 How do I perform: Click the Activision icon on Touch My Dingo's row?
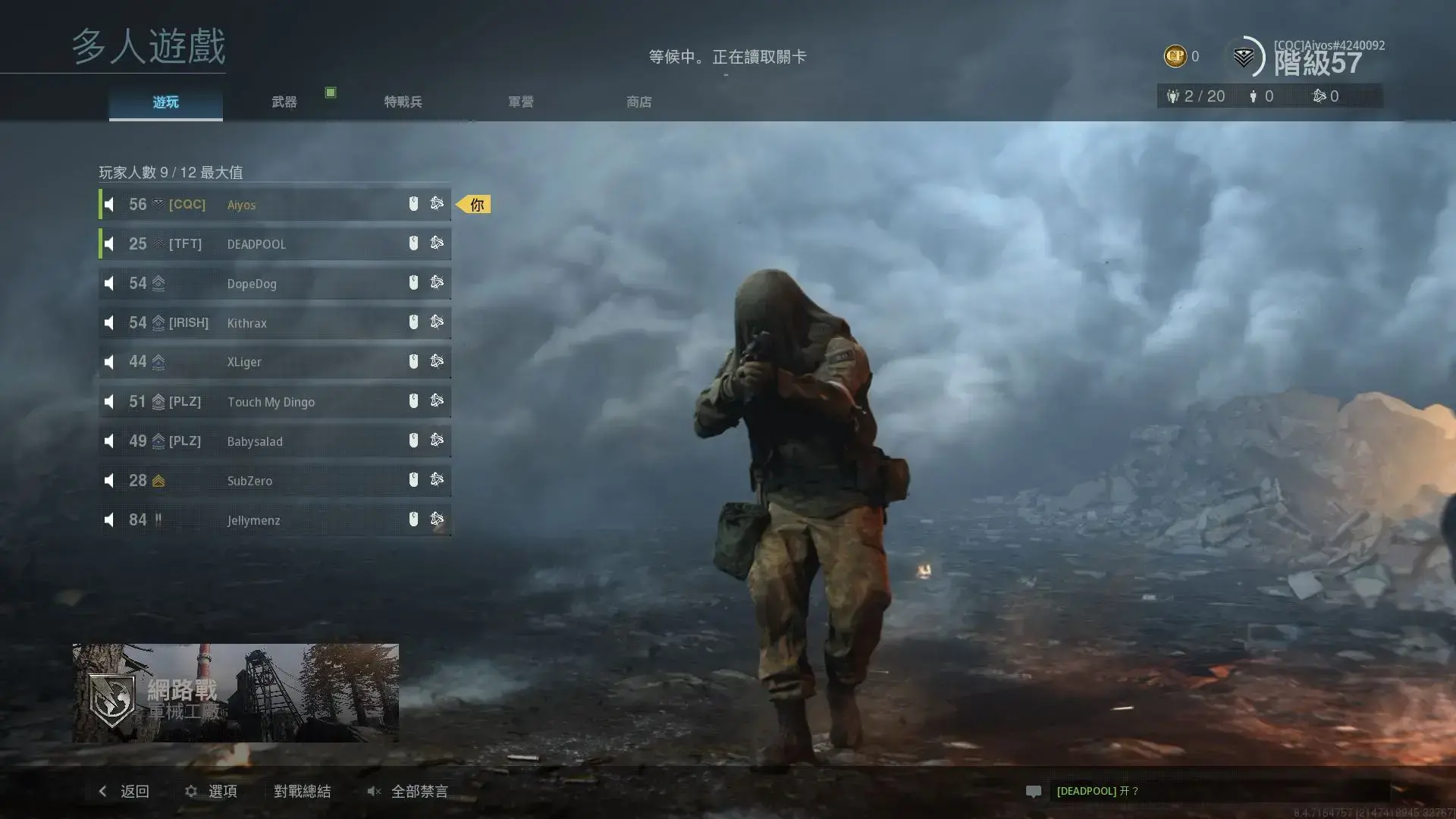coord(437,400)
